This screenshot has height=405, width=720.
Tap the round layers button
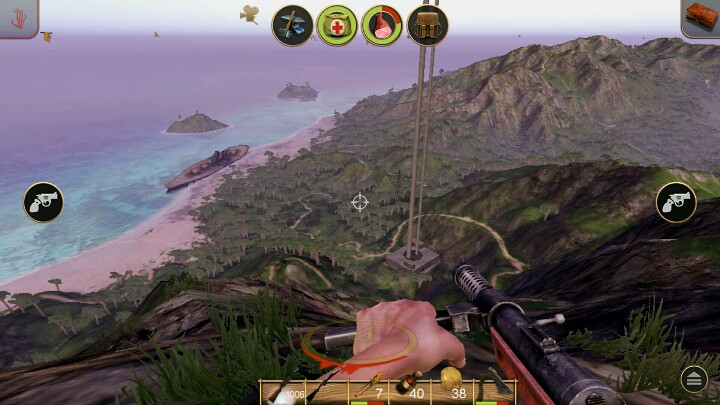point(693,378)
